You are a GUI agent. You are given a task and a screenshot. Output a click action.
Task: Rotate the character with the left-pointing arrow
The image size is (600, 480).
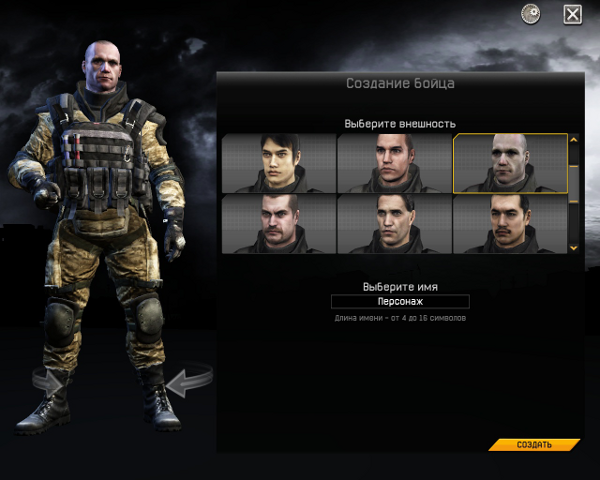pos(188,381)
